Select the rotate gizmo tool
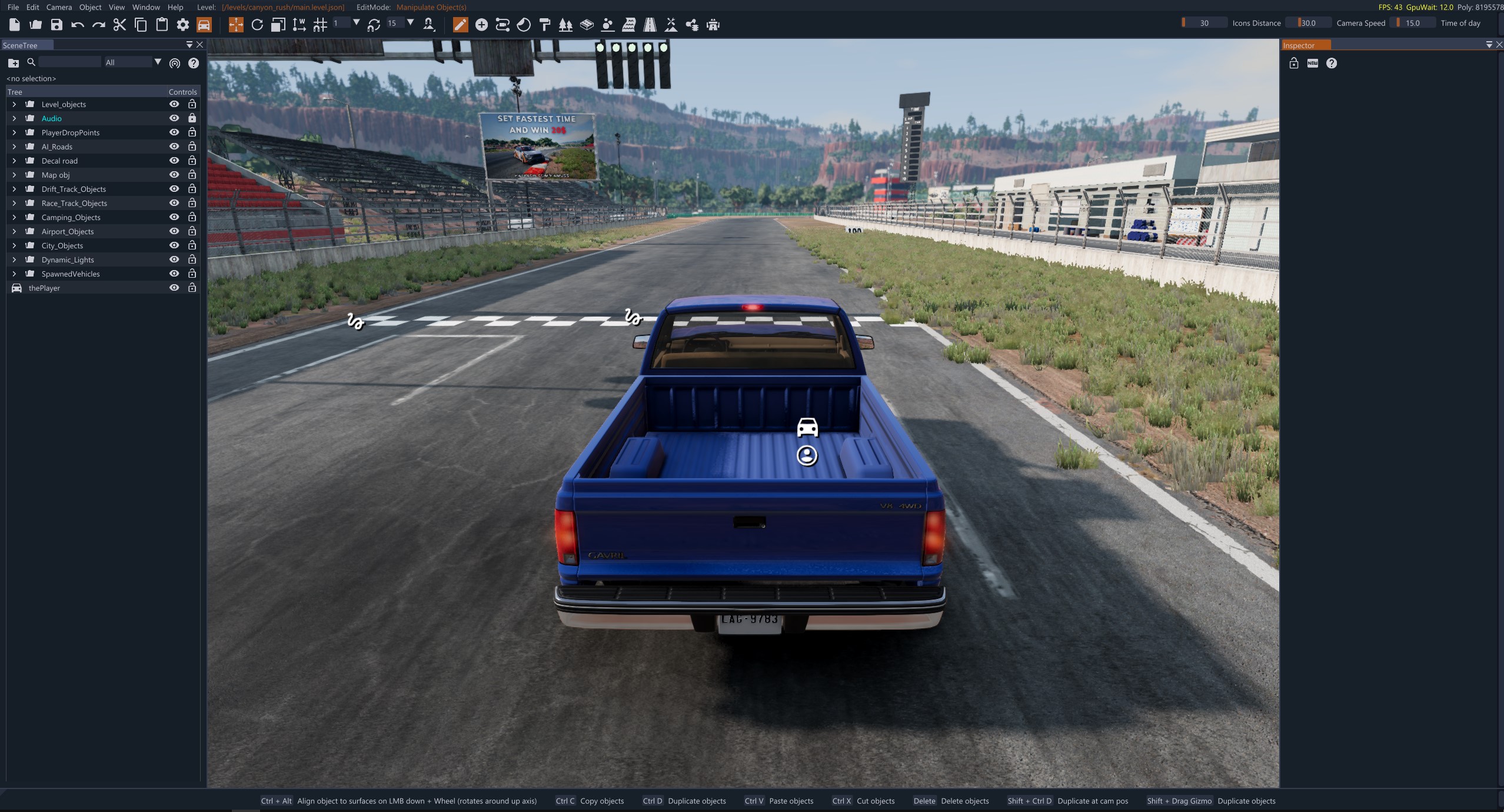 (x=257, y=25)
